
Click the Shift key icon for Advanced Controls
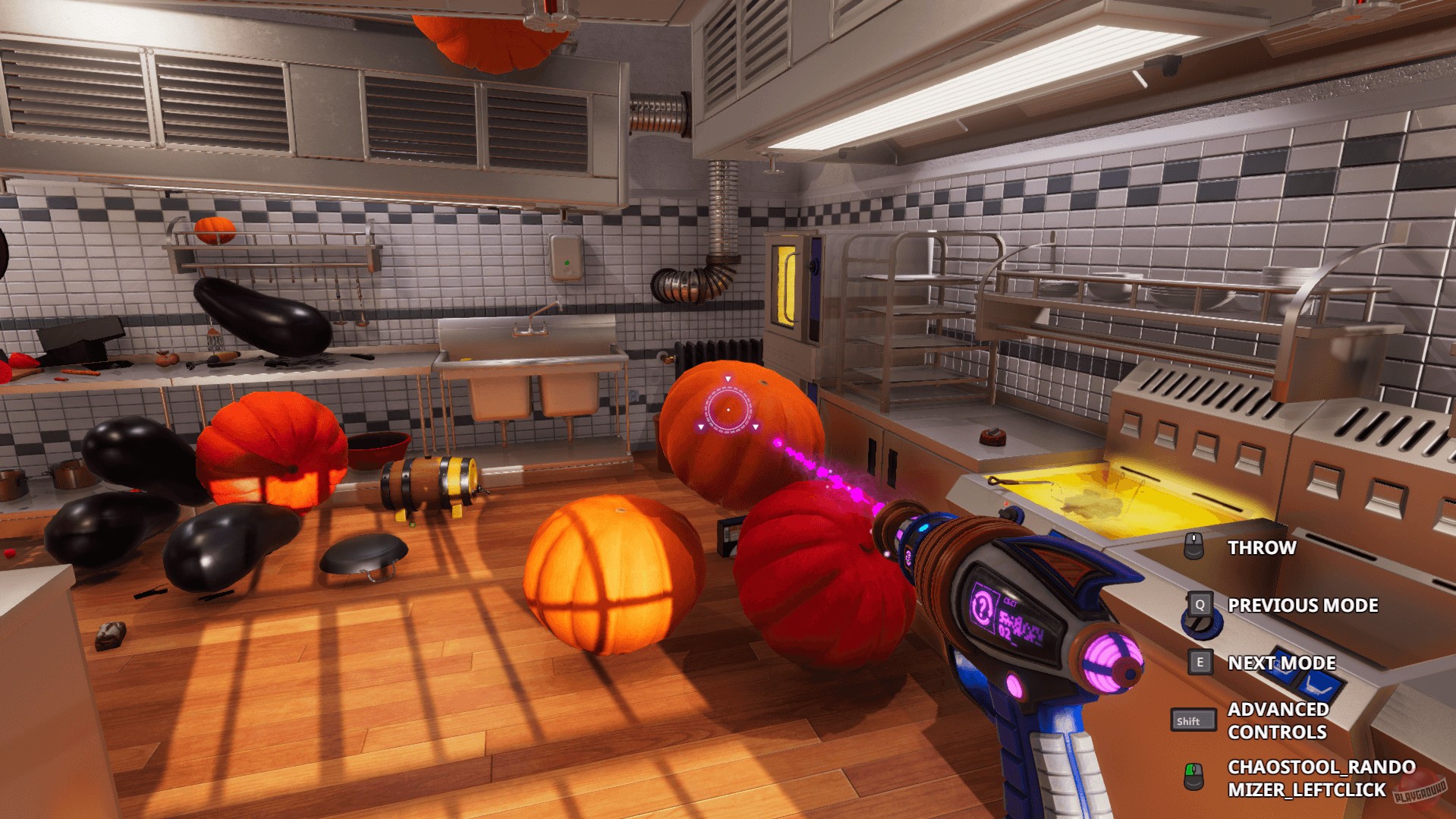pos(1193,720)
